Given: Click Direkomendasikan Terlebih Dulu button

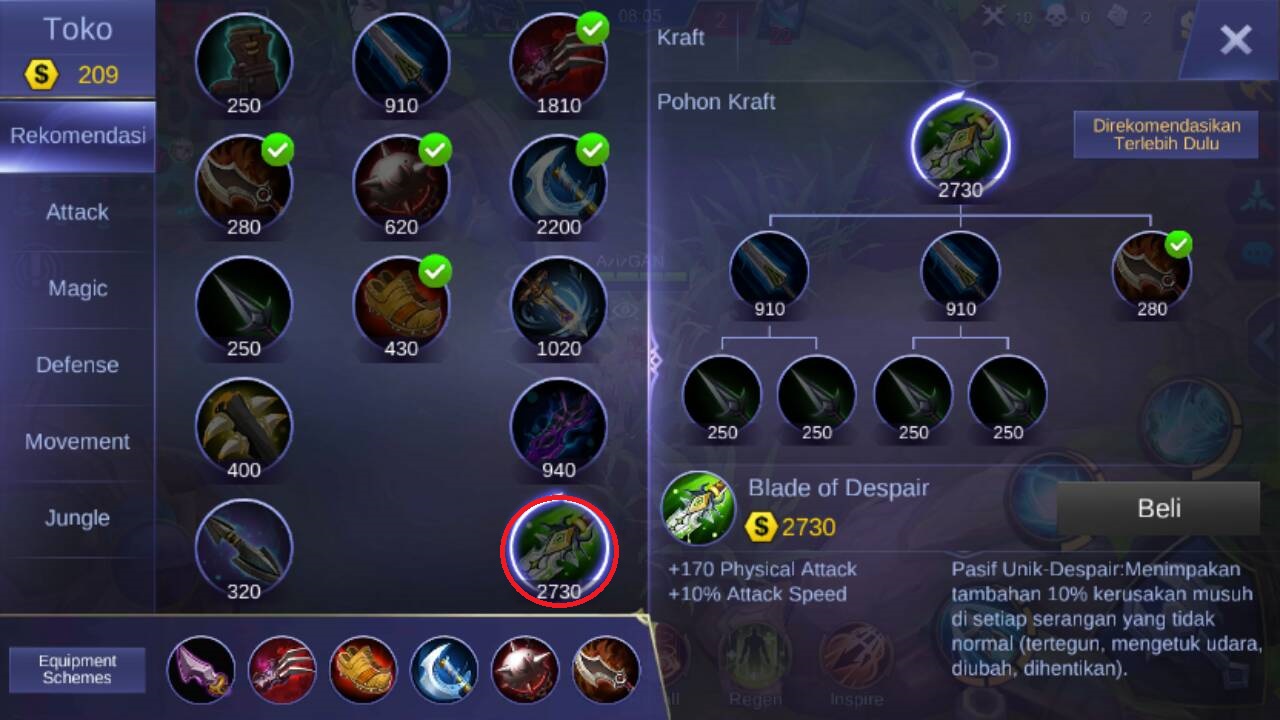Looking at the screenshot, I should click(x=1165, y=134).
